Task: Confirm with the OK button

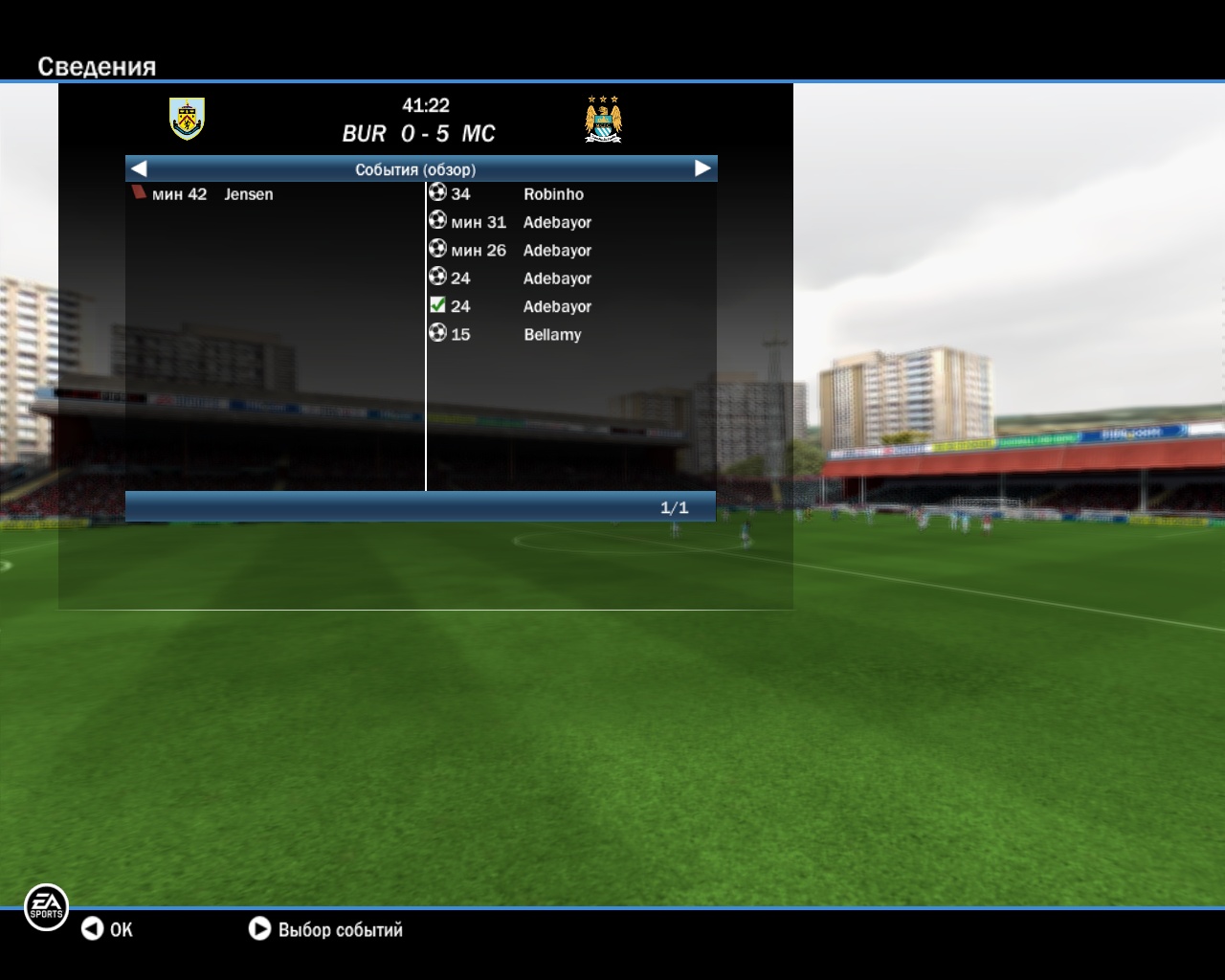Action: pyautogui.click(x=106, y=929)
